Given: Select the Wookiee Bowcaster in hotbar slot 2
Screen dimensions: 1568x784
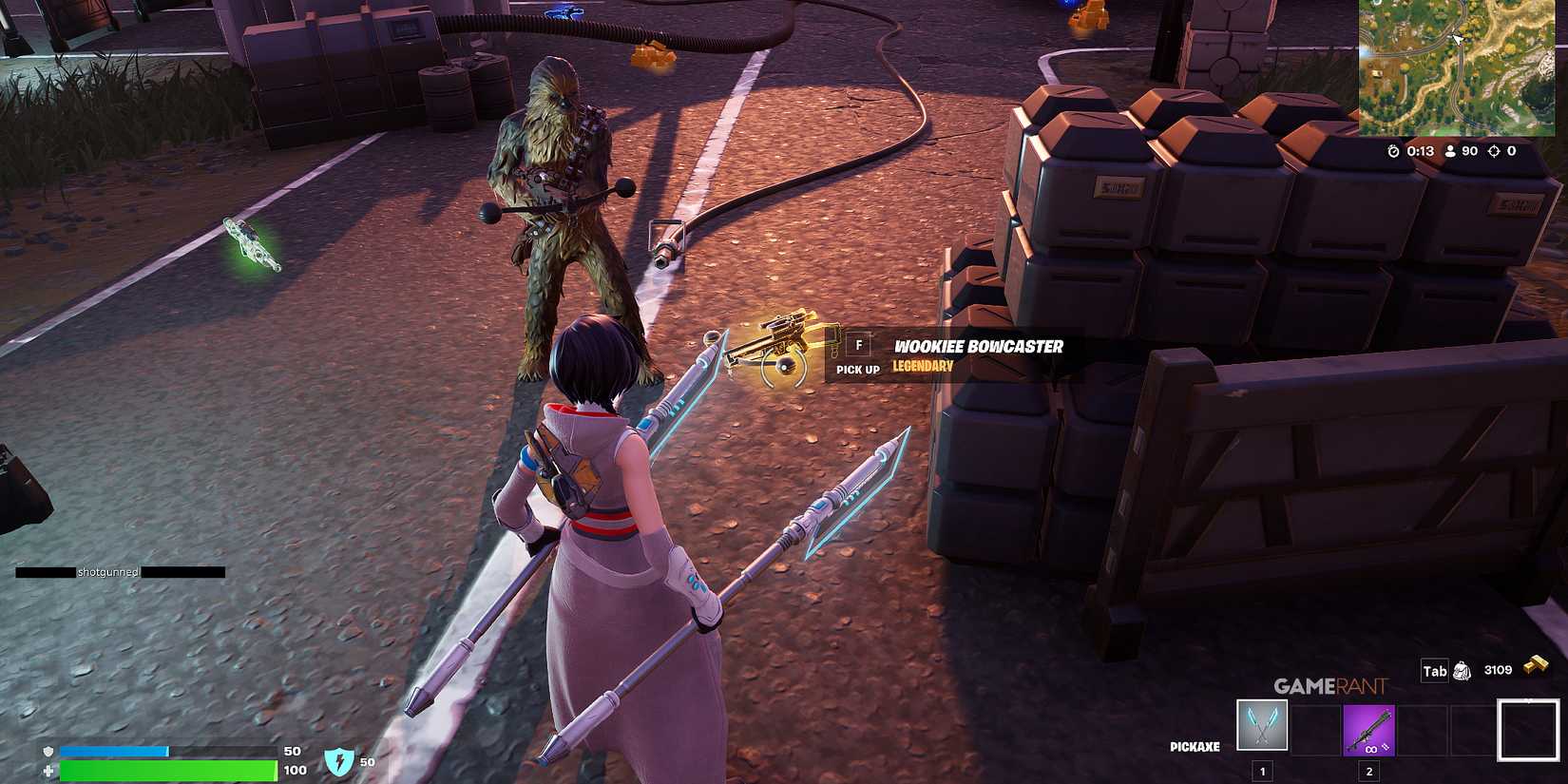Looking at the screenshot, I should pos(1368,729).
